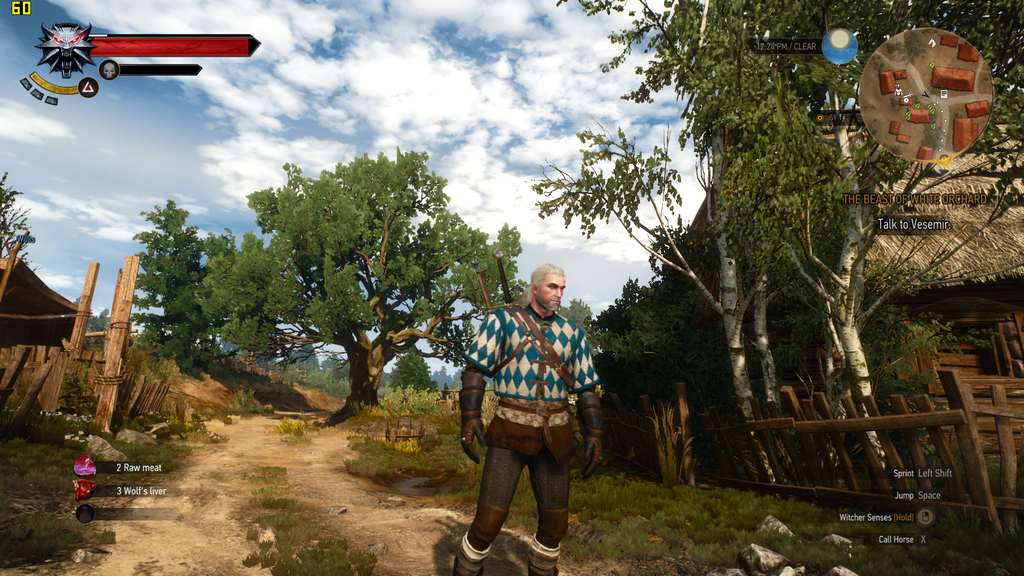
Task: Open the circular village minimap
Action: point(925,94)
